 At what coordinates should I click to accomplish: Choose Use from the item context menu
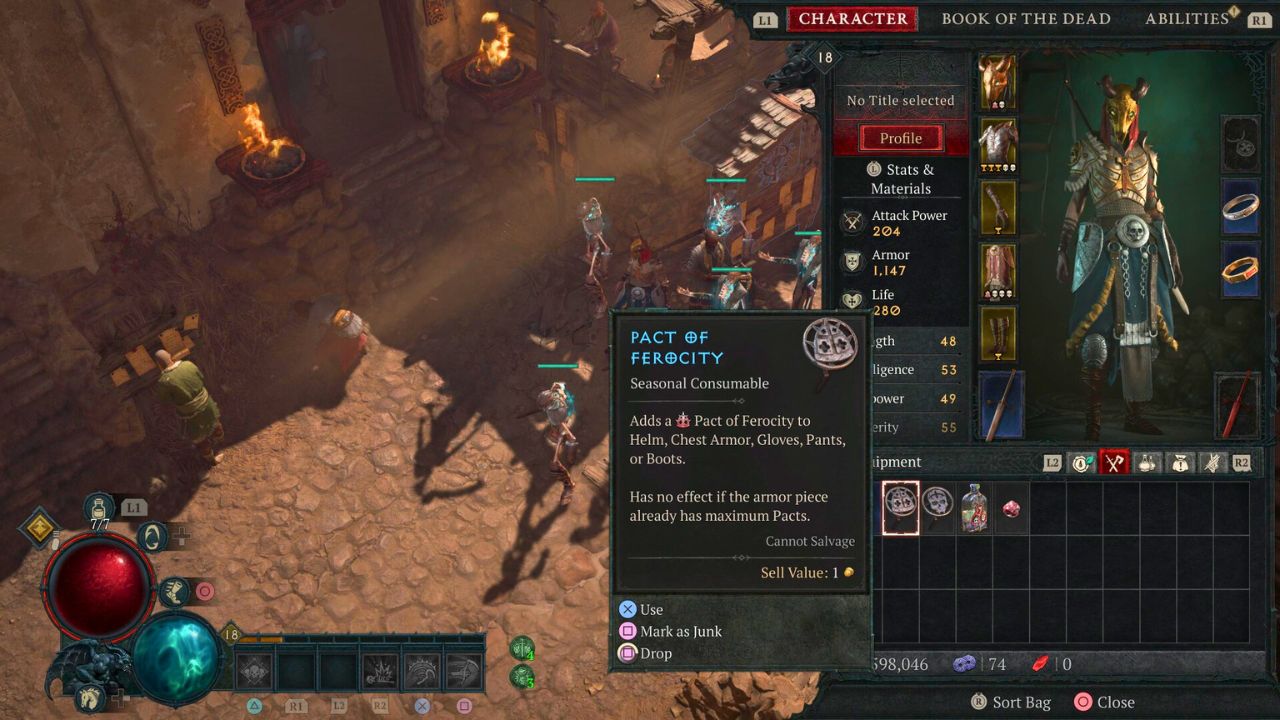point(650,609)
